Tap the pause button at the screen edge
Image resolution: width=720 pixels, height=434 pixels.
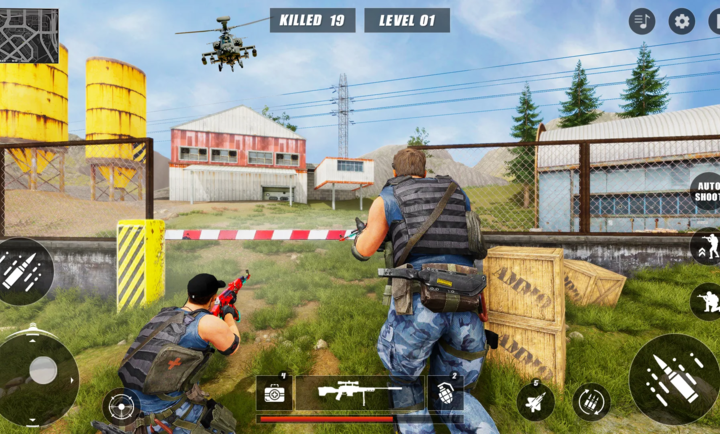coord(713,21)
